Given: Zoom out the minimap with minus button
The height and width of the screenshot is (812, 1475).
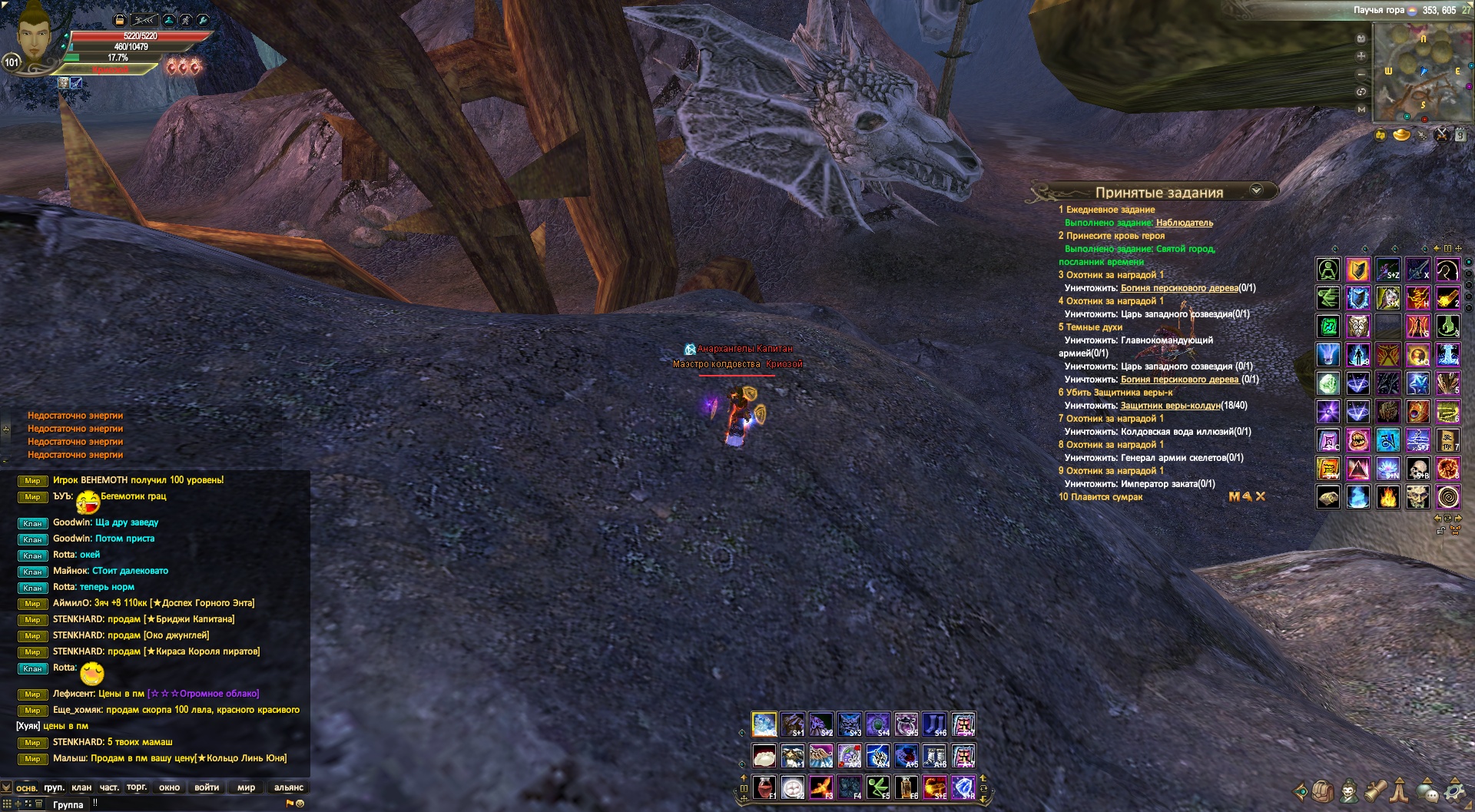Looking at the screenshot, I should pyautogui.click(x=1361, y=74).
